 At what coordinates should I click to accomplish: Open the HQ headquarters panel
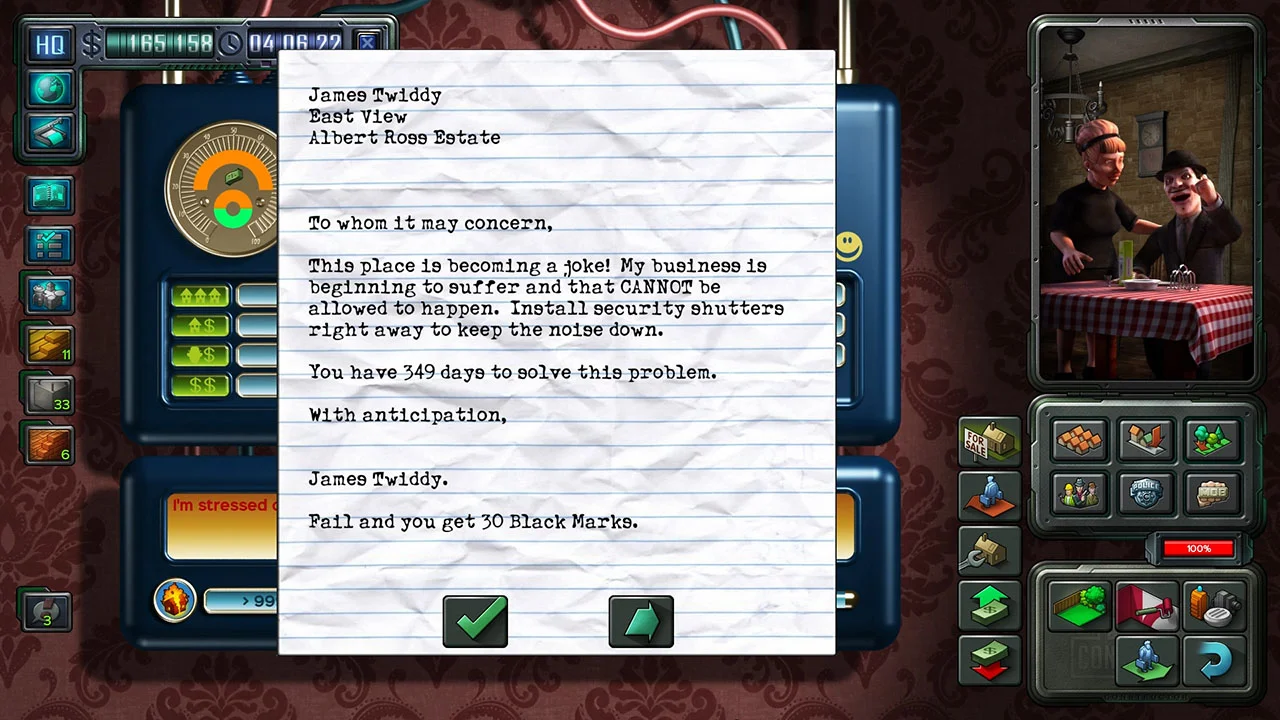click(50, 43)
